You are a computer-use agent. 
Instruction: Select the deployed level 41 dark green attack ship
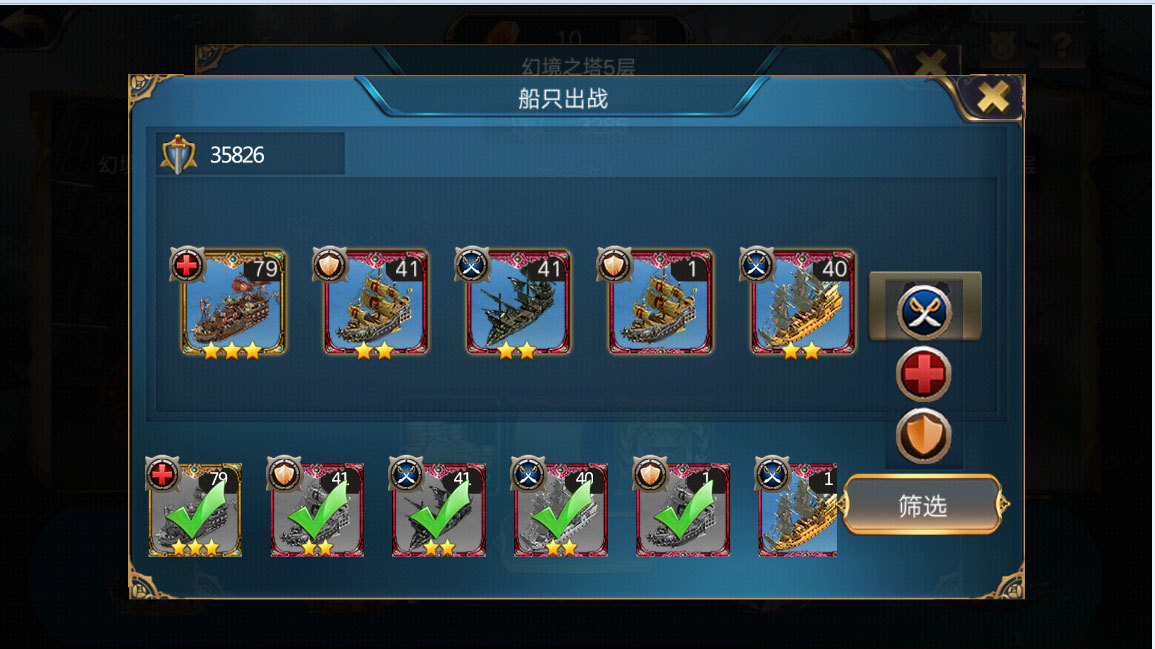[x=518, y=303]
